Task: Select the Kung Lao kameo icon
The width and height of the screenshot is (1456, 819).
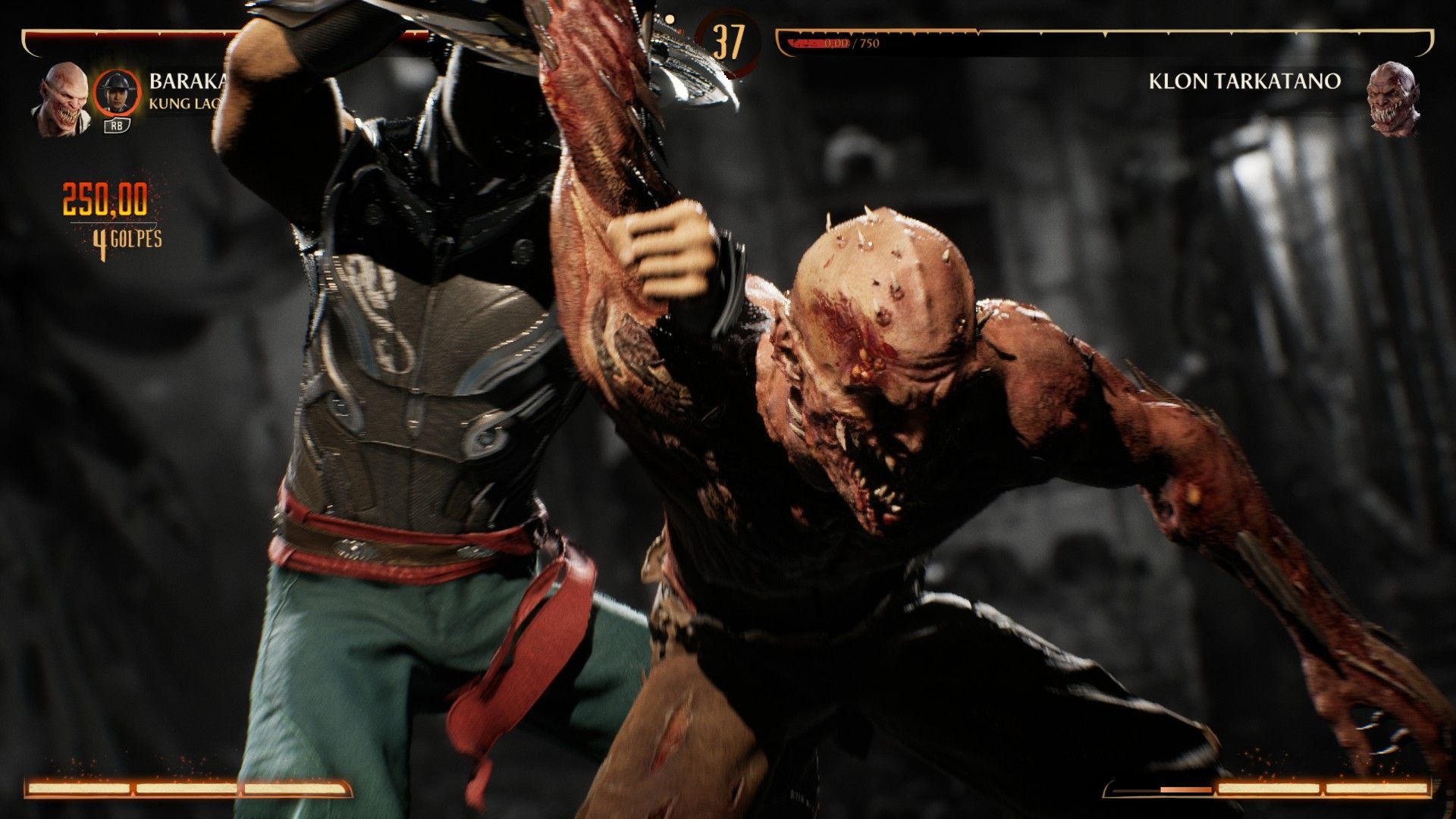Action: pyautogui.click(x=116, y=93)
